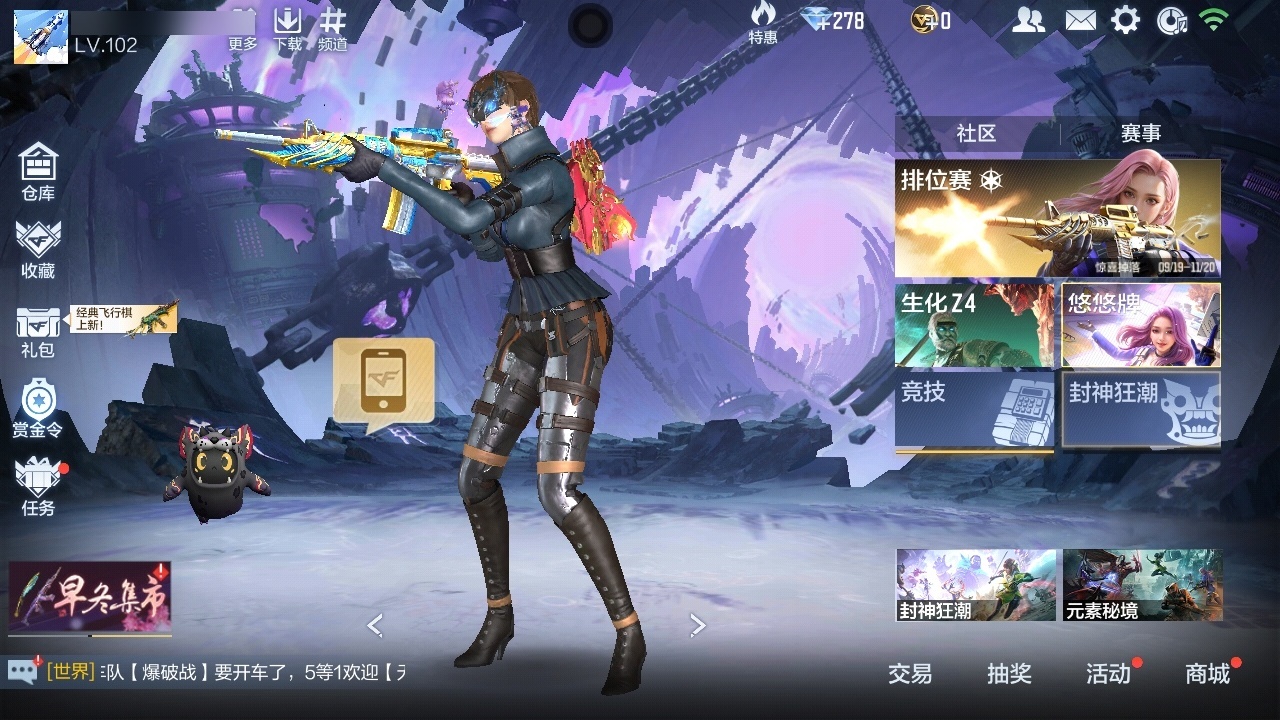Open the 仓库 warehouse menu
This screenshot has height=720, width=1280.
click(x=38, y=170)
